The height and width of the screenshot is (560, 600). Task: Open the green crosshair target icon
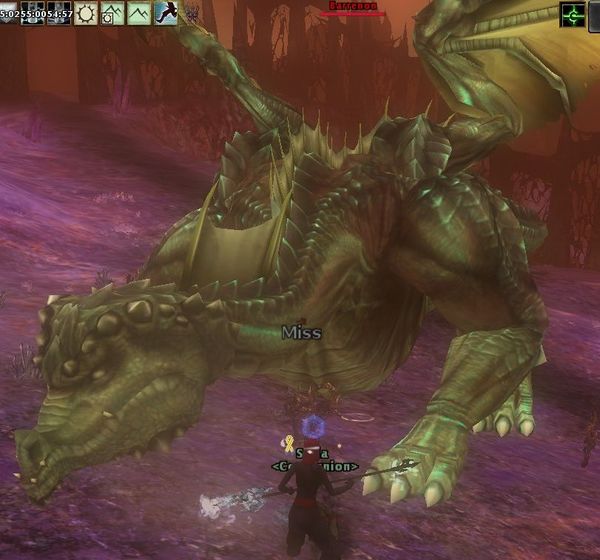click(x=573, y=14)
